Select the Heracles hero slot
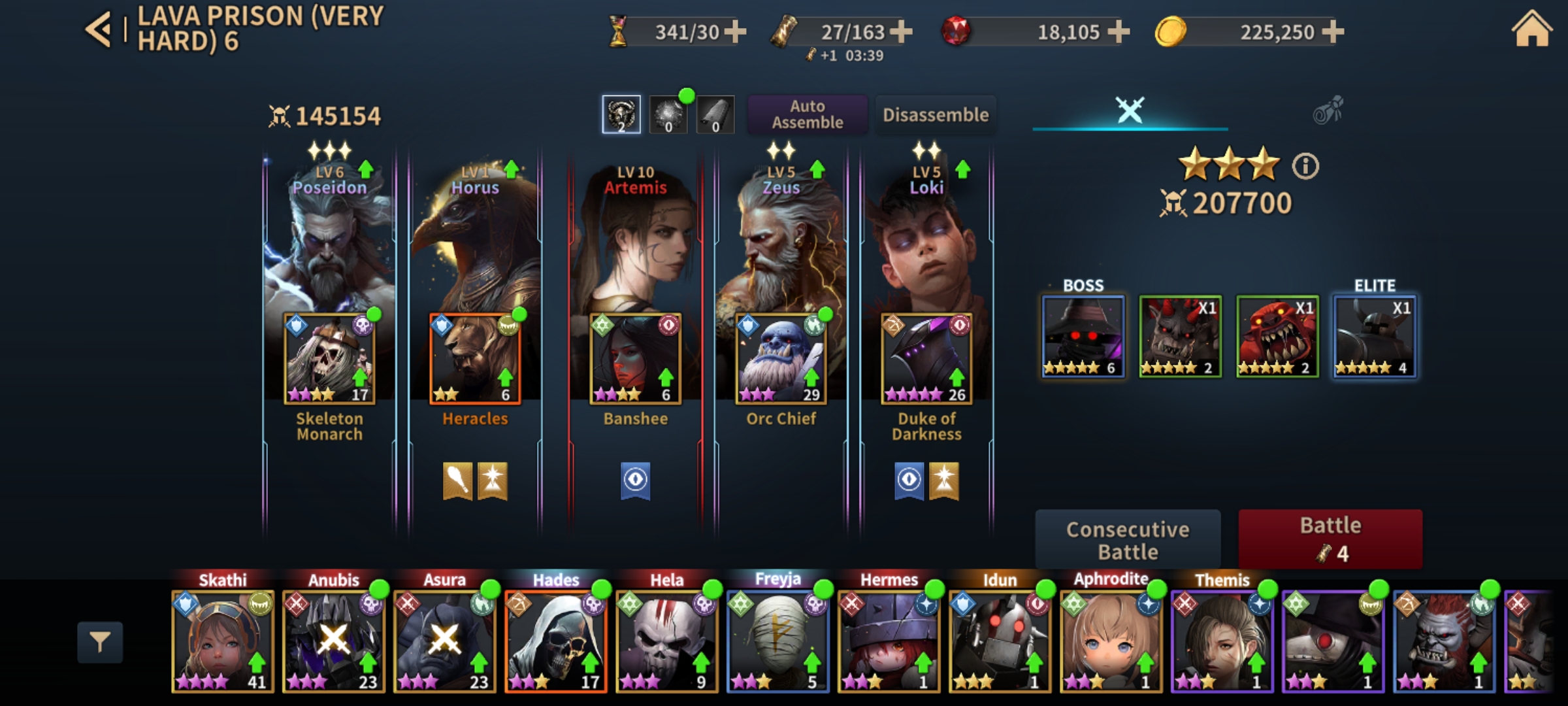This screenshot has height=706, width=1568. [x=475, y=358]
